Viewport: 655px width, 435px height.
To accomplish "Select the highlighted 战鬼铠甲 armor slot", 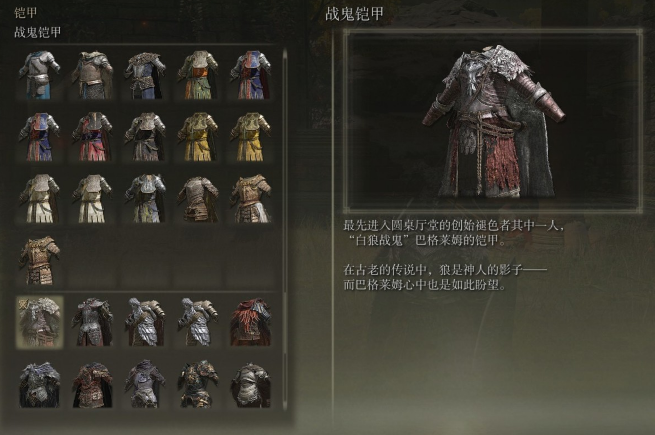I will [x=40, y=321].
